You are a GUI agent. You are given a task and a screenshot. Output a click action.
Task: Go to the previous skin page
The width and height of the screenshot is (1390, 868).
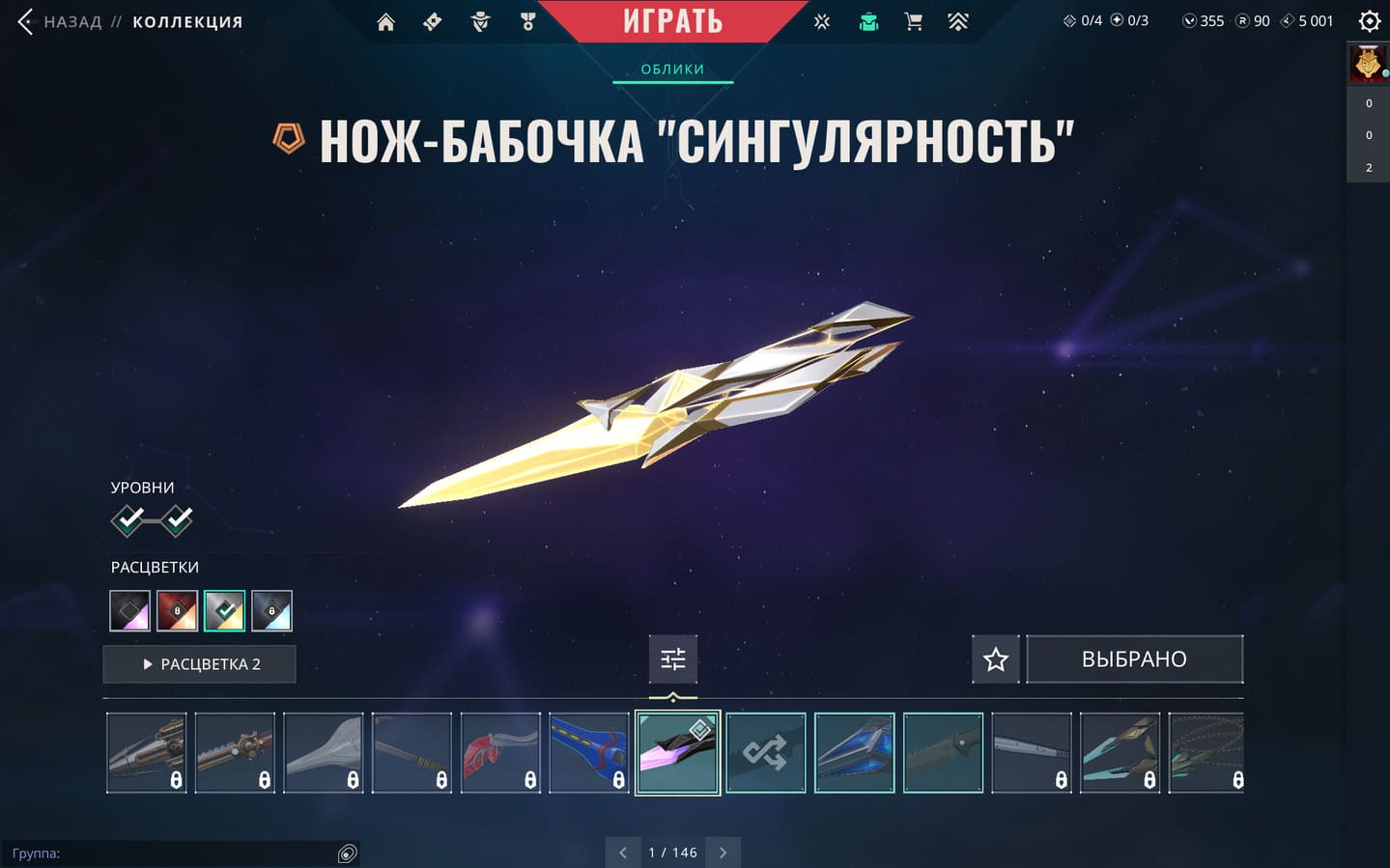click(623, 853)
